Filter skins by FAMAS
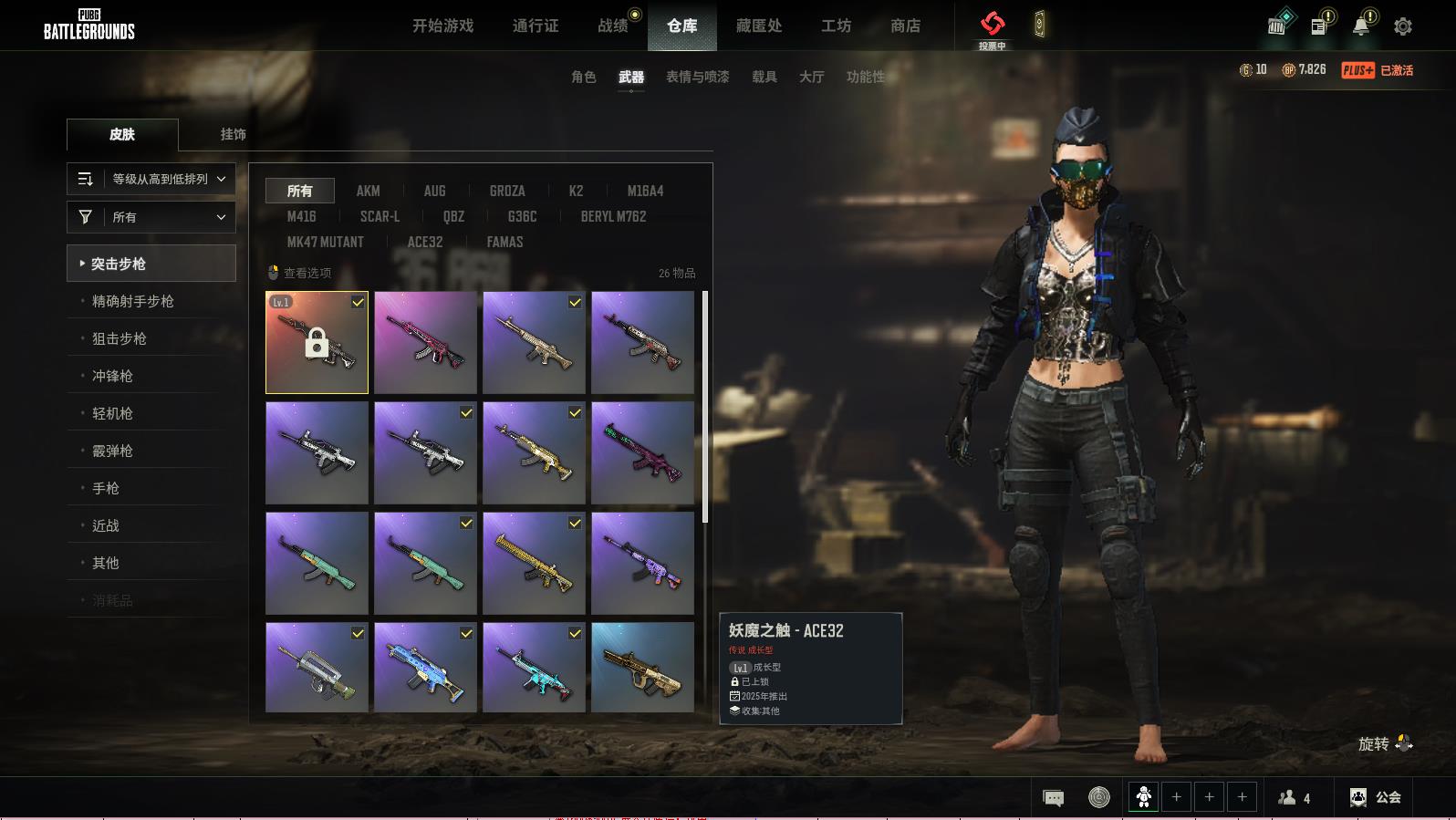Image resolution: width=1456 pixels, height=820 pixels. click(x=504, y=242)
